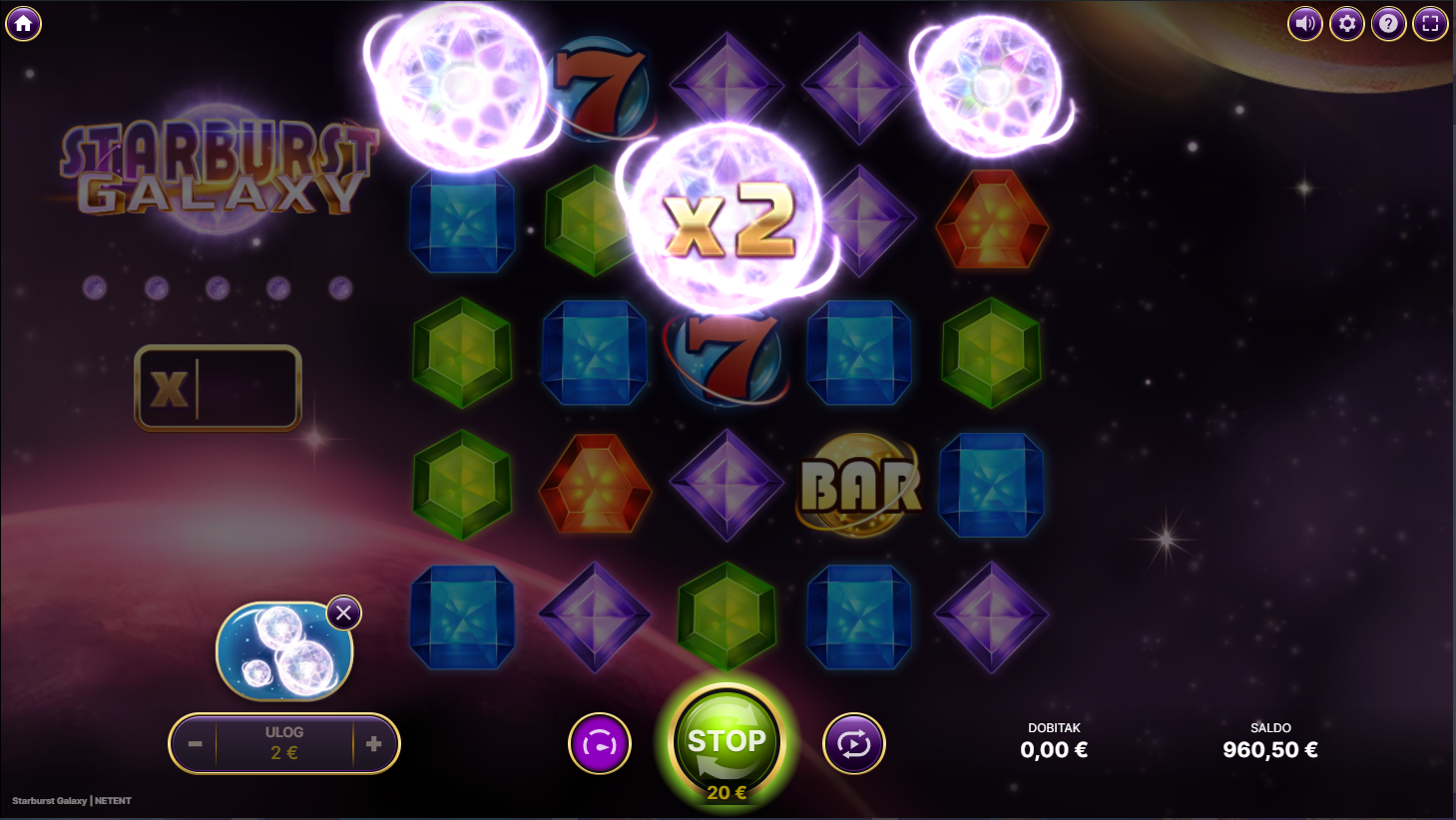Increase the bet with plus button

374,744
